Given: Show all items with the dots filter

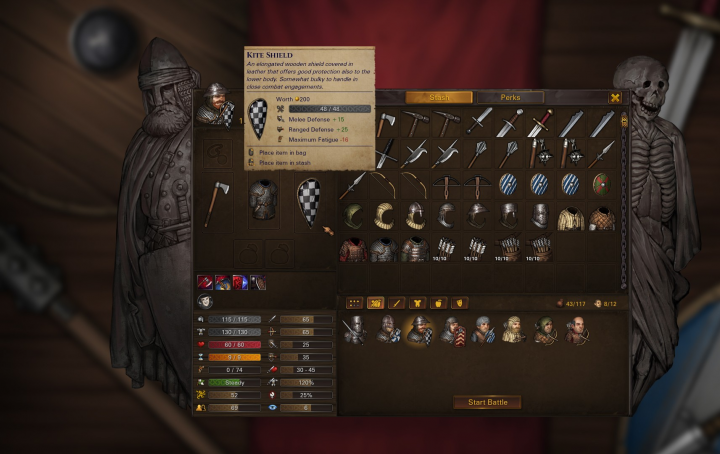Looking at the screenshot, I should click(354, 302).
